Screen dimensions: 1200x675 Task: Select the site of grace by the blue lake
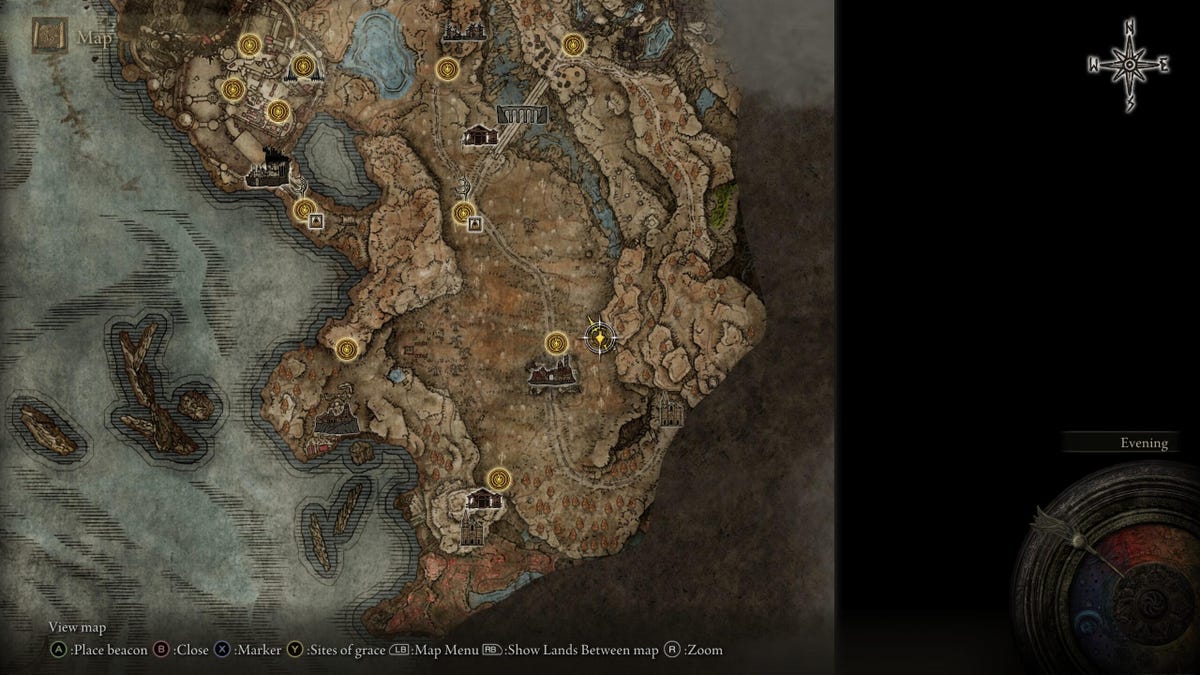[447, 69]
